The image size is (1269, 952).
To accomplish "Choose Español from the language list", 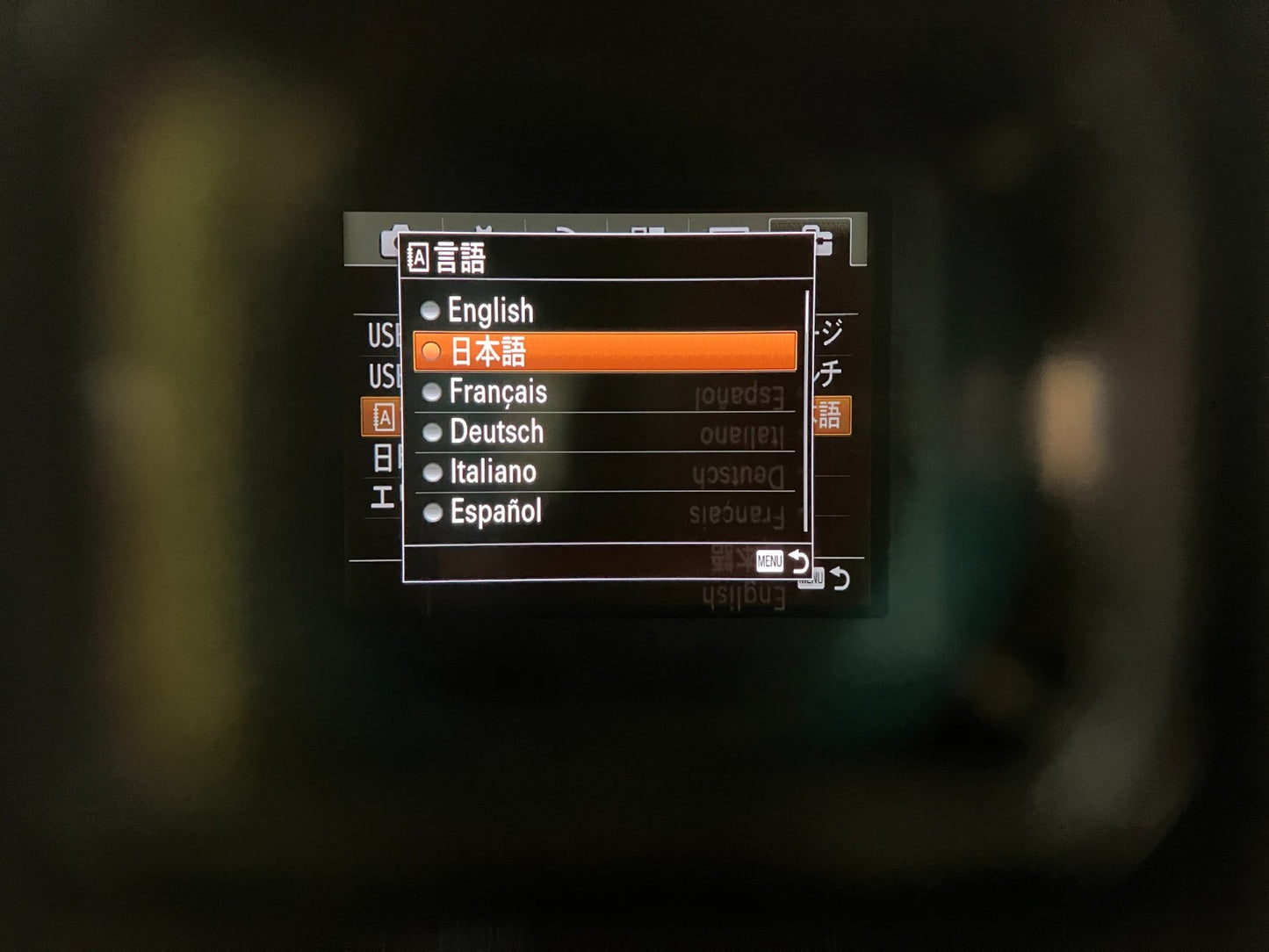I will (430, 511).
